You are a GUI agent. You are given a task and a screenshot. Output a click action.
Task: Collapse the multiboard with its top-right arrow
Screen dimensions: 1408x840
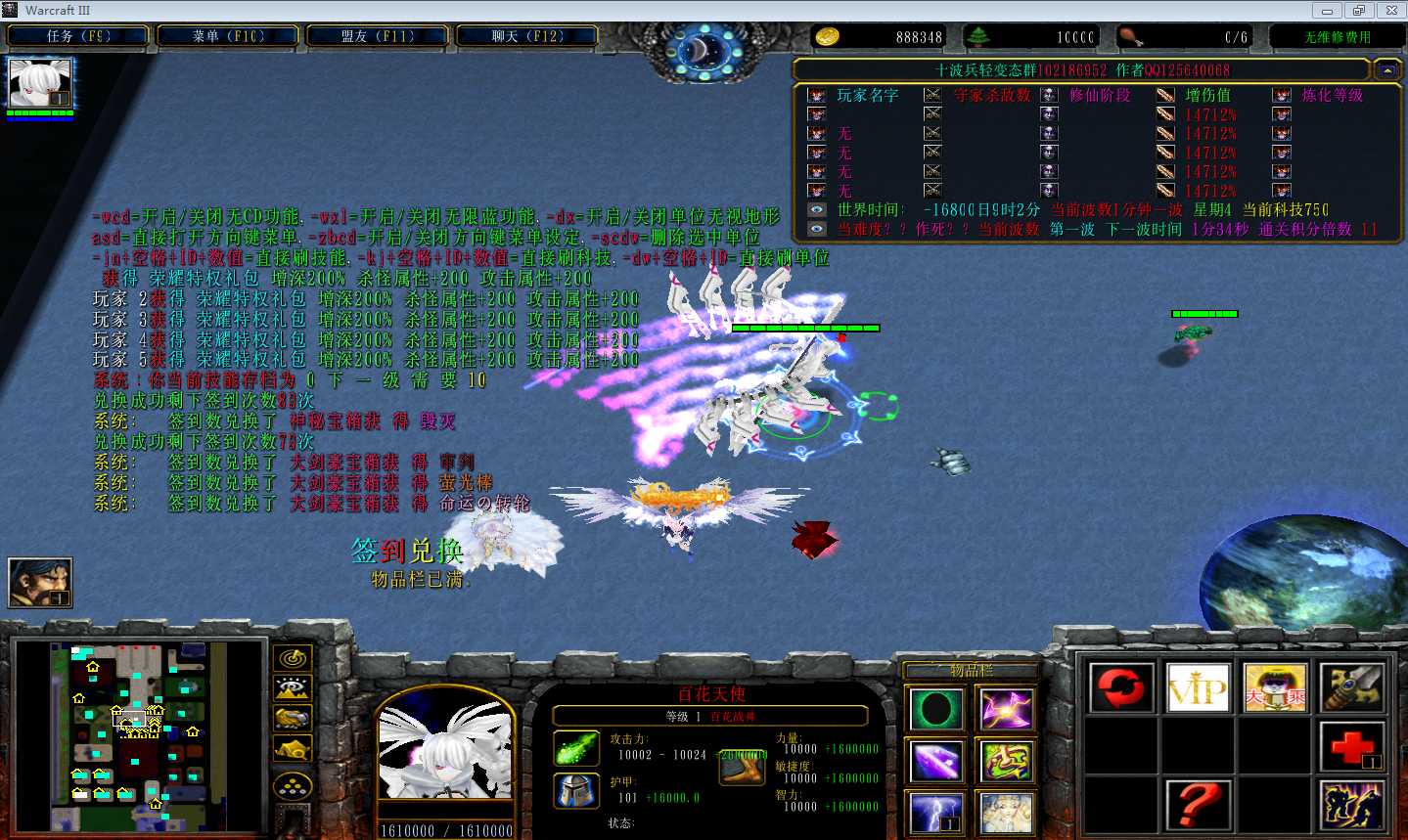1386,70
